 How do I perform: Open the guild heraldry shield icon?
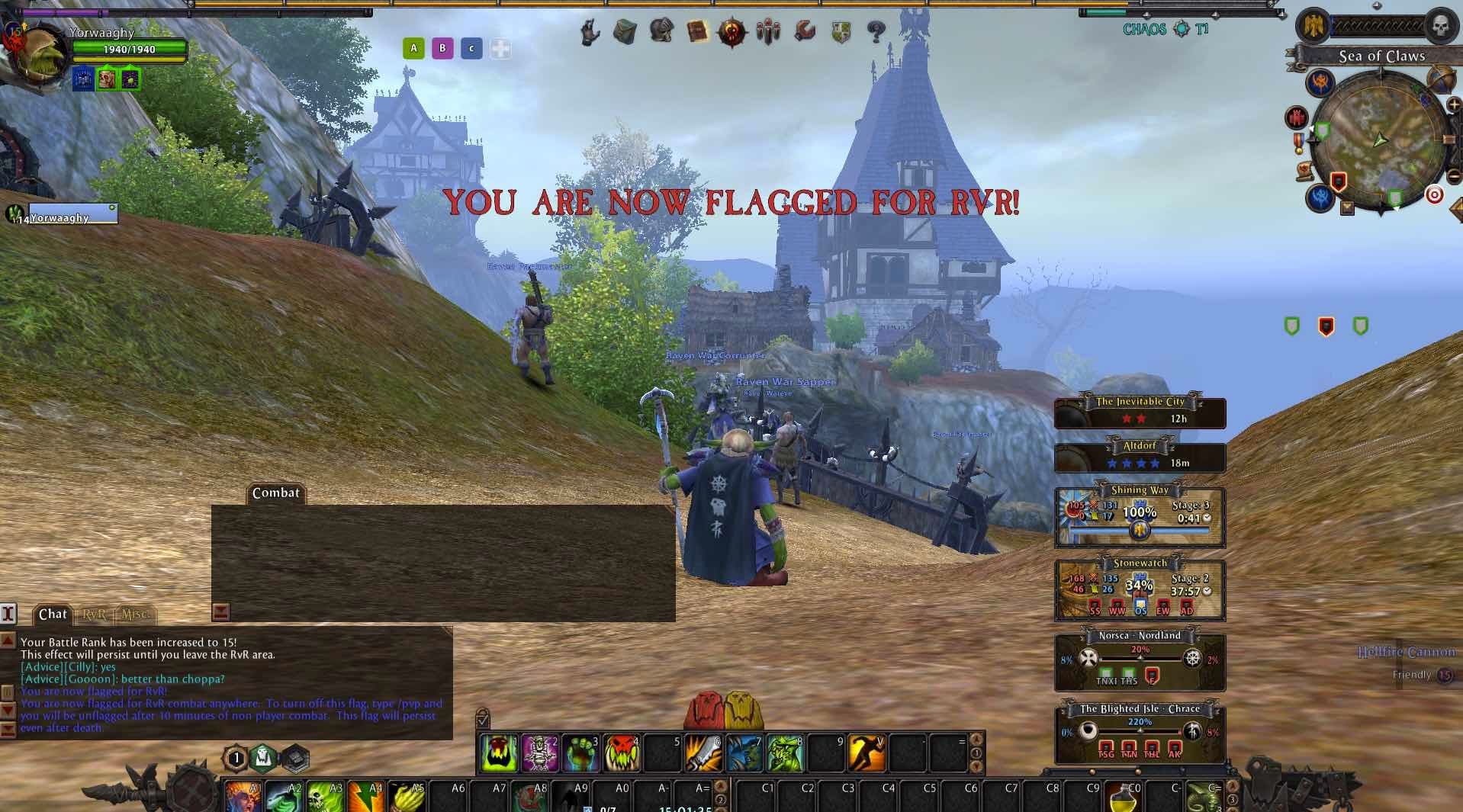point(841,32)
